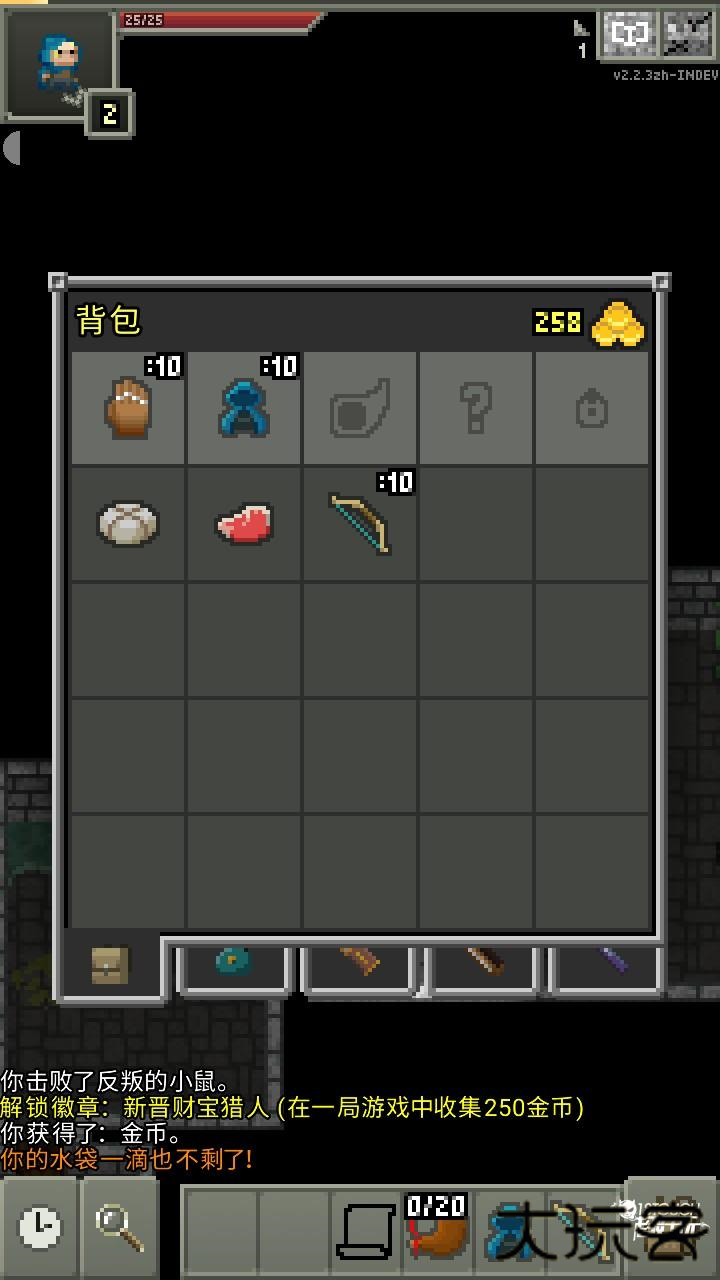Tap the wait clock button
The height and width of the screenshot is (1280, 720).
pos(40,1225)
